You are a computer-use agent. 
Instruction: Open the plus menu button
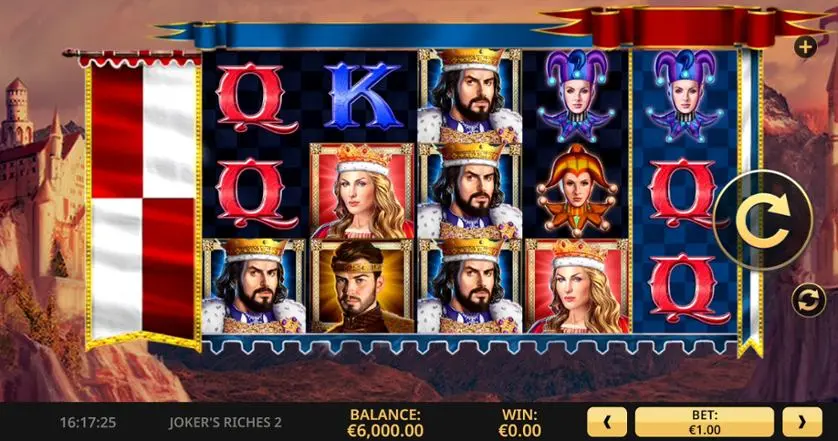pos(806,46)
